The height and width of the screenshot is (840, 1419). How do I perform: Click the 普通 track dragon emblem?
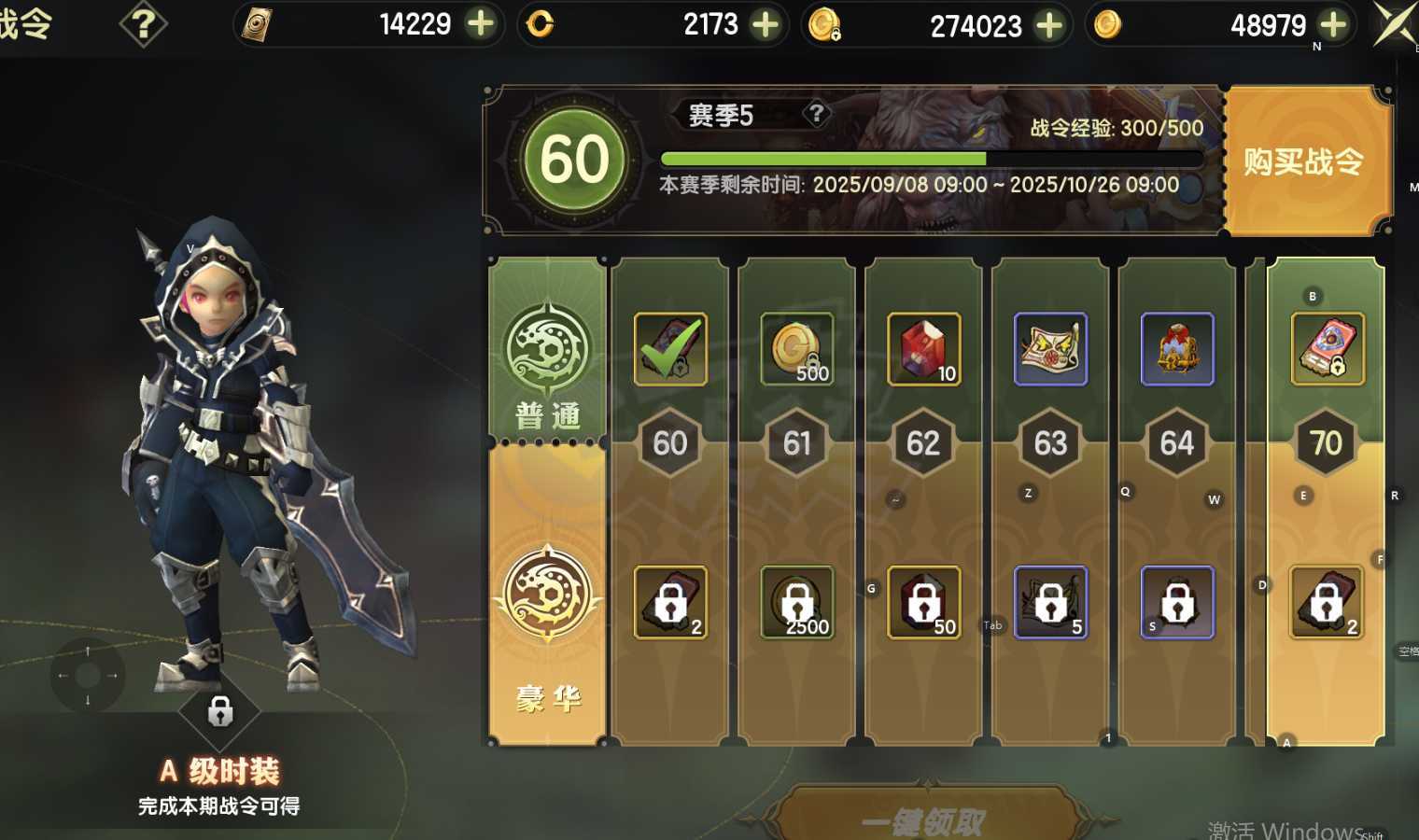546,350
